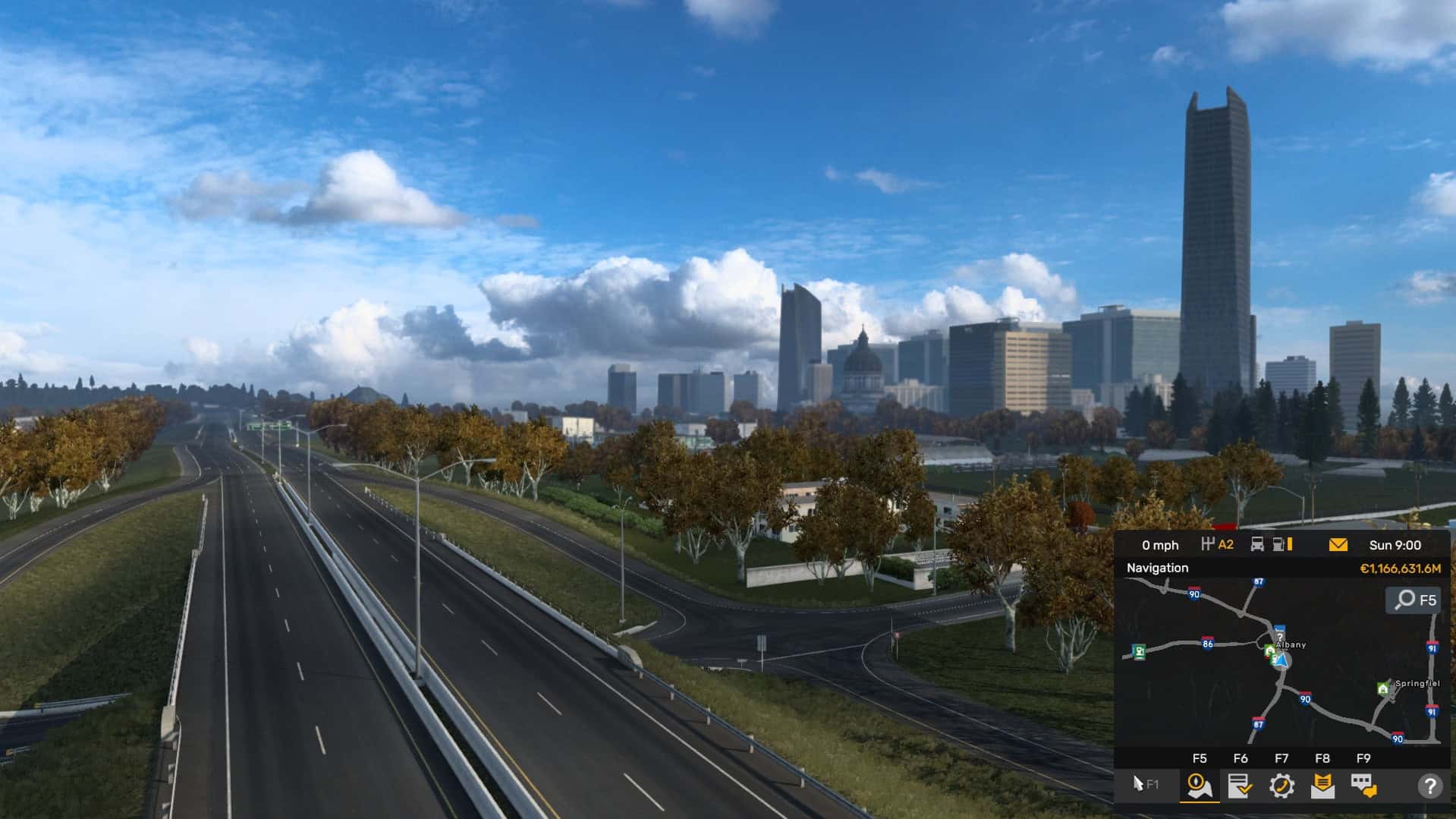Select the F8 tab
This screenshot has width=1456, height=819.
pyautogui.click(x=1323, y=758)
